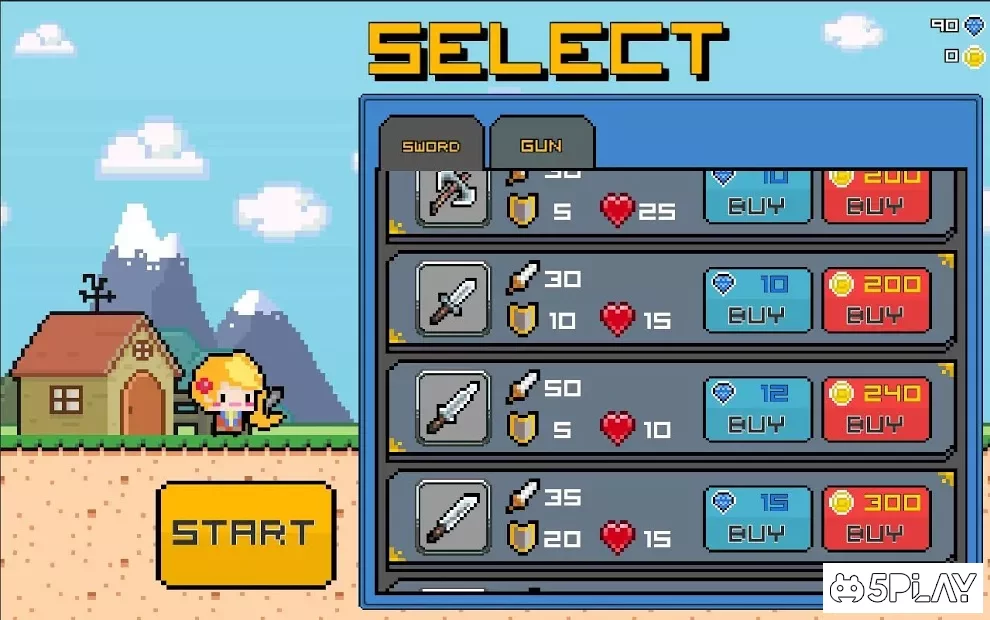Choose the sword icon with 50 attack
The height and width of the screenshot is (620, 990).
click(453, 408)
